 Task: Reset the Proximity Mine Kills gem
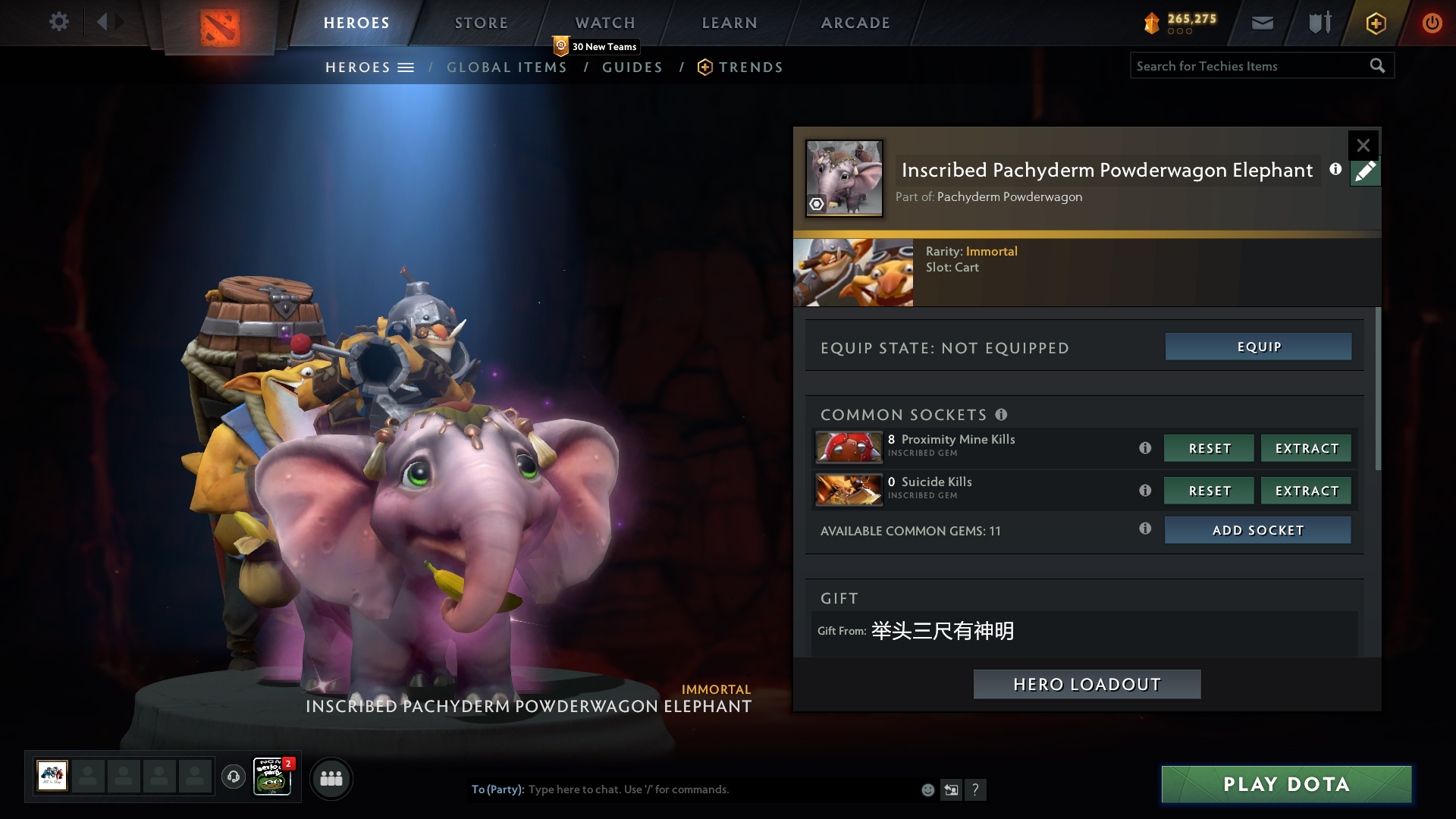[1209, 448]
